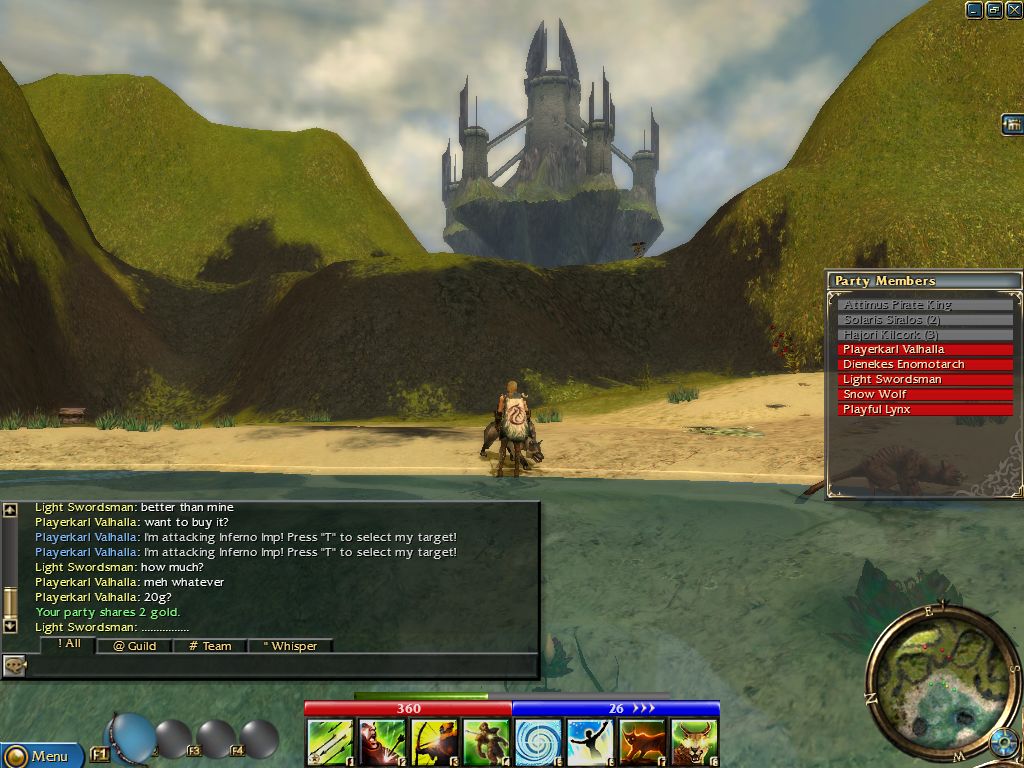Switch to the Team chat tab
The height and width of the screenshot is (768, 1024).
pyautogui.click(x=210, y=646)
